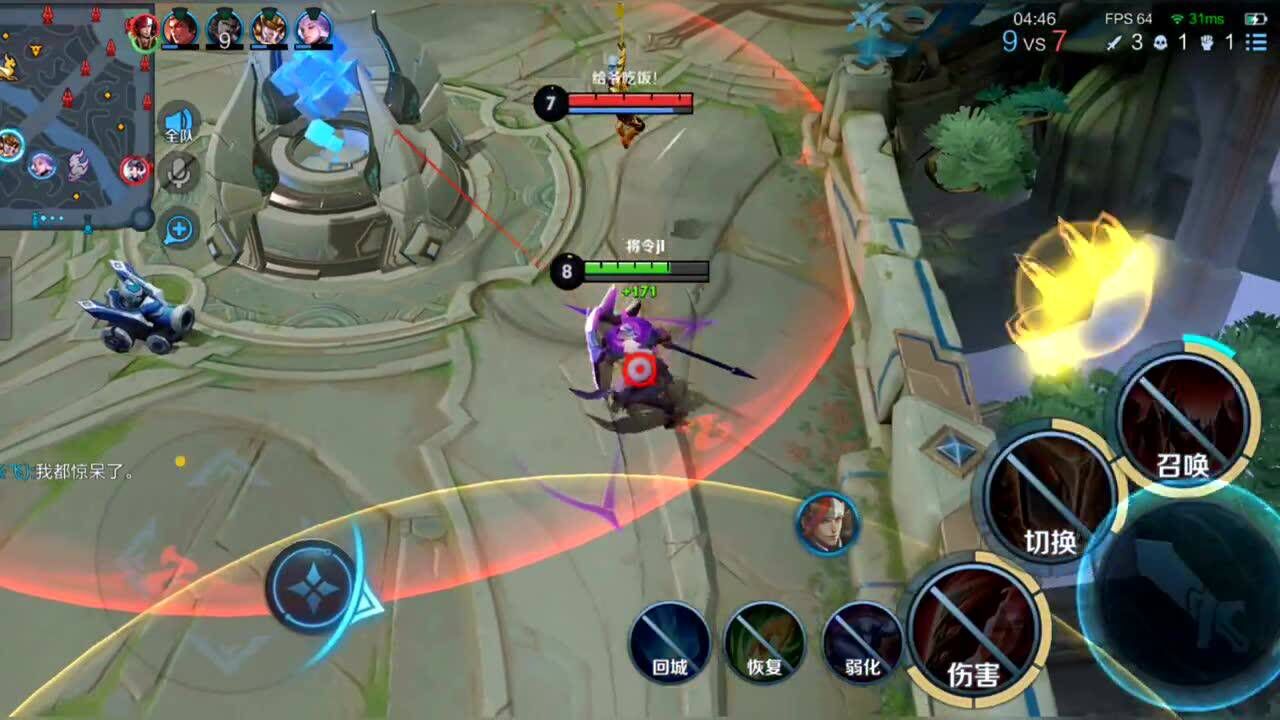Use the 恢复 heal button
The width and height of the screenshot is (1280, 720).
click(x=764, y=642)
